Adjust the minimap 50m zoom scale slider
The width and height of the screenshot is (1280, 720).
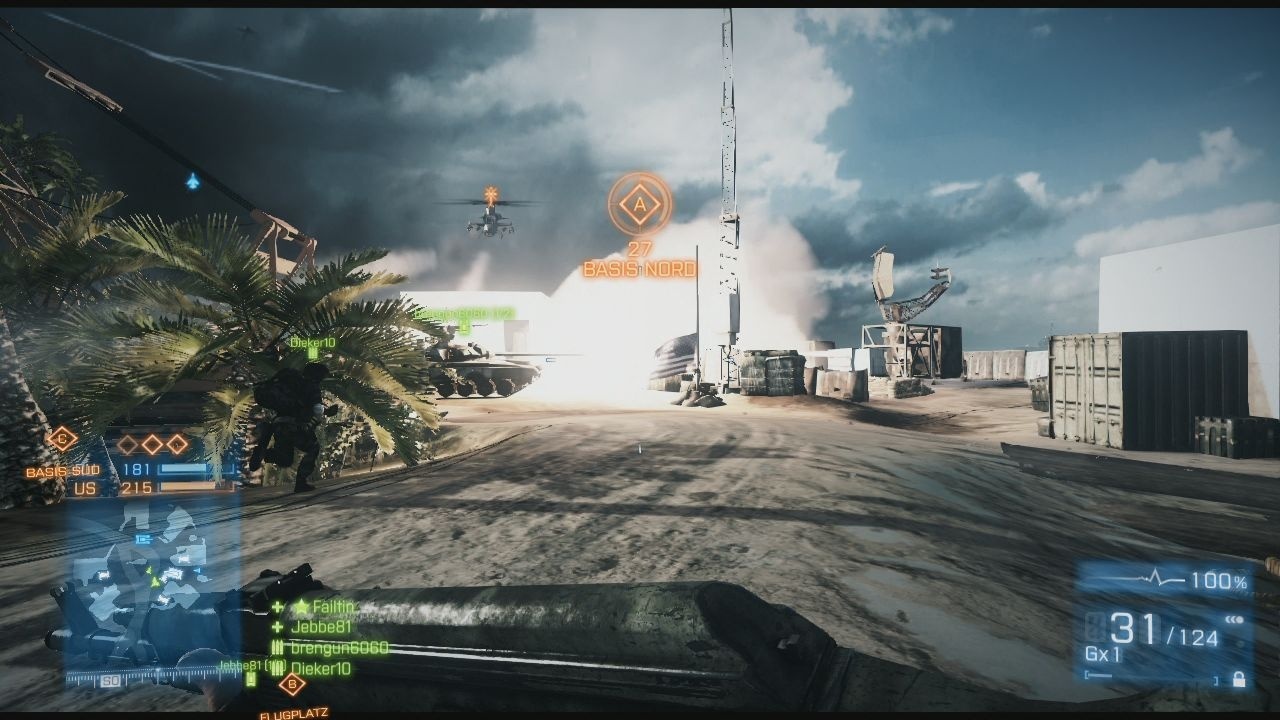[110, 680]
